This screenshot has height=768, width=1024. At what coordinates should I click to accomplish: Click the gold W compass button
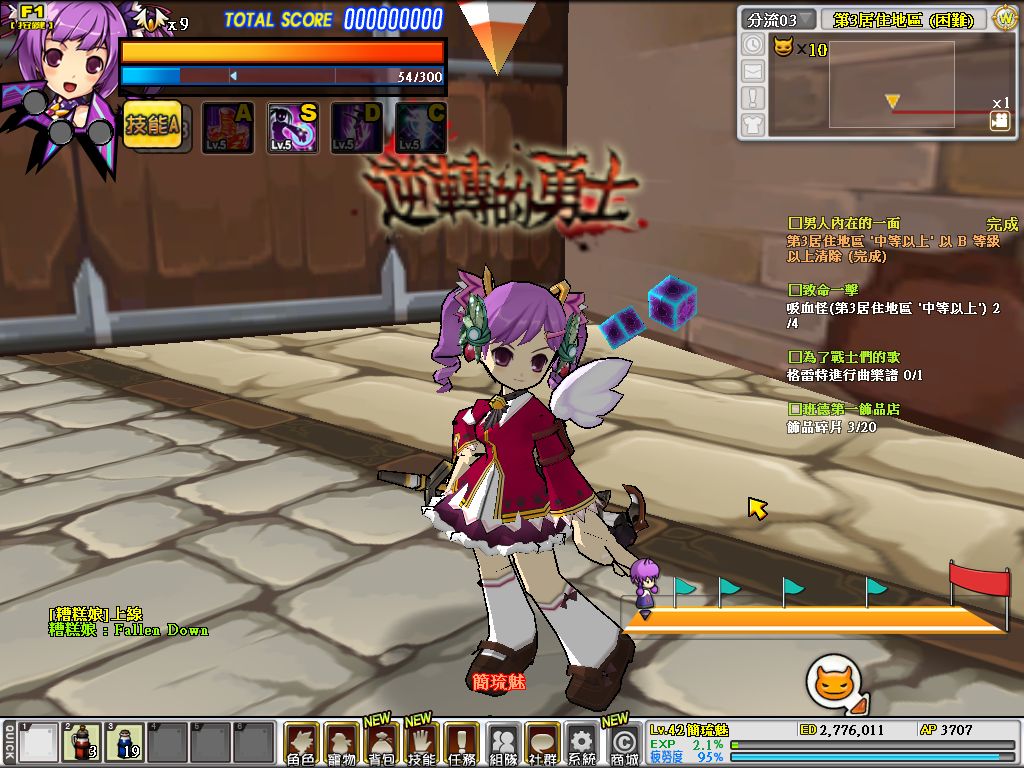pyautogui.click(x=1005, y=19)
